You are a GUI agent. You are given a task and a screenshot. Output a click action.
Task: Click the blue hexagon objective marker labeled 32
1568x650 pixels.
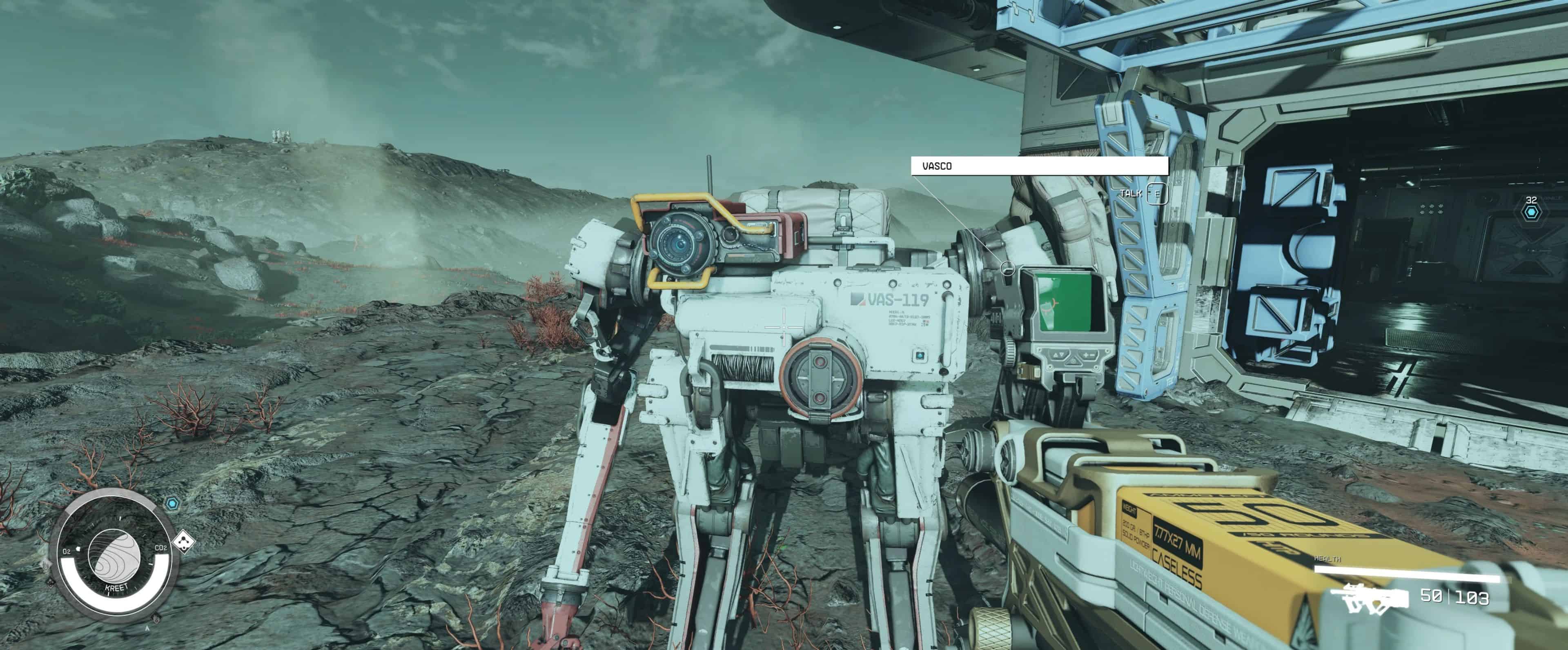[x=1531, y=212]
